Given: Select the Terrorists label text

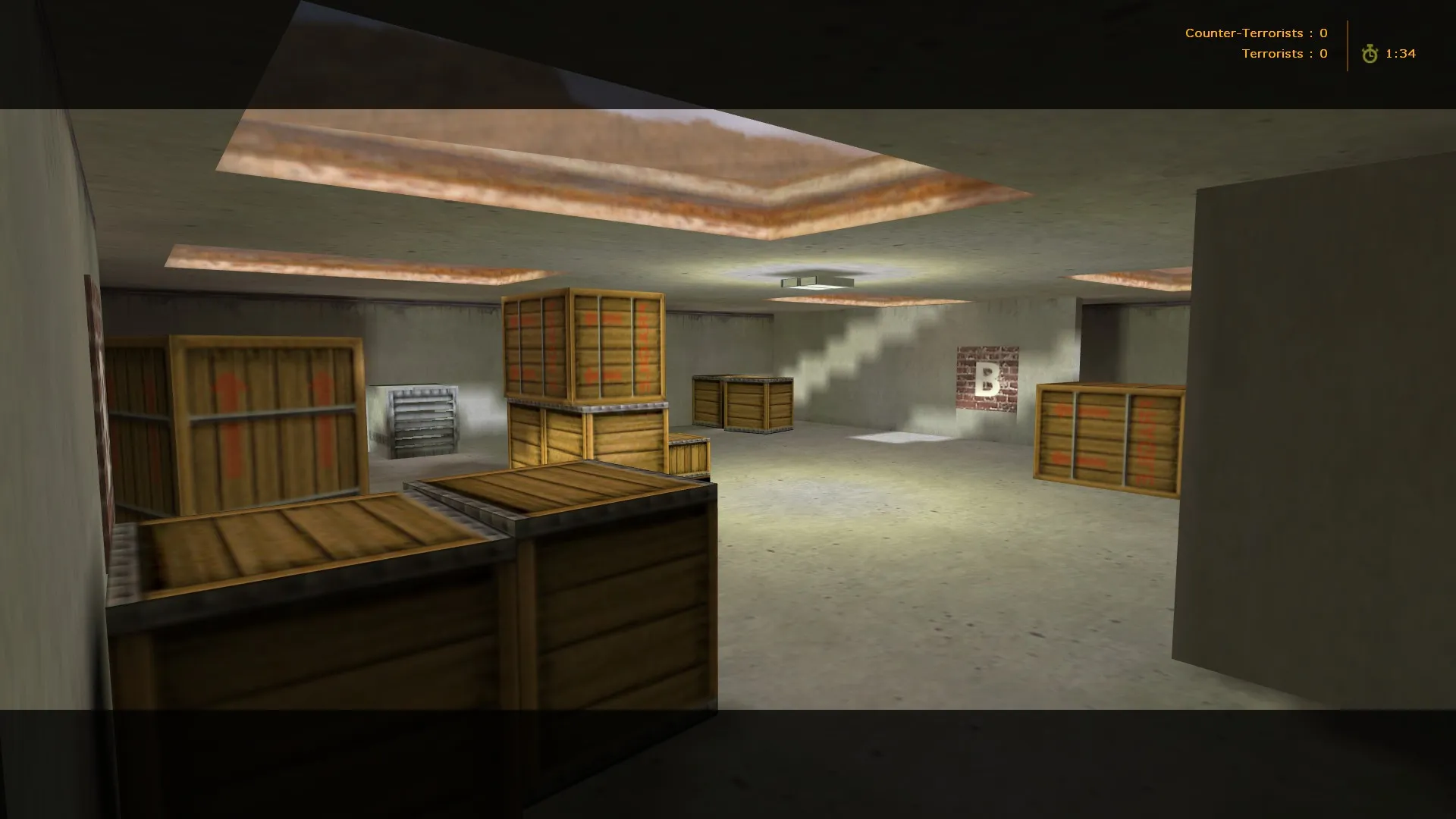Looking at the screenshot, I should coord(1272,53).
